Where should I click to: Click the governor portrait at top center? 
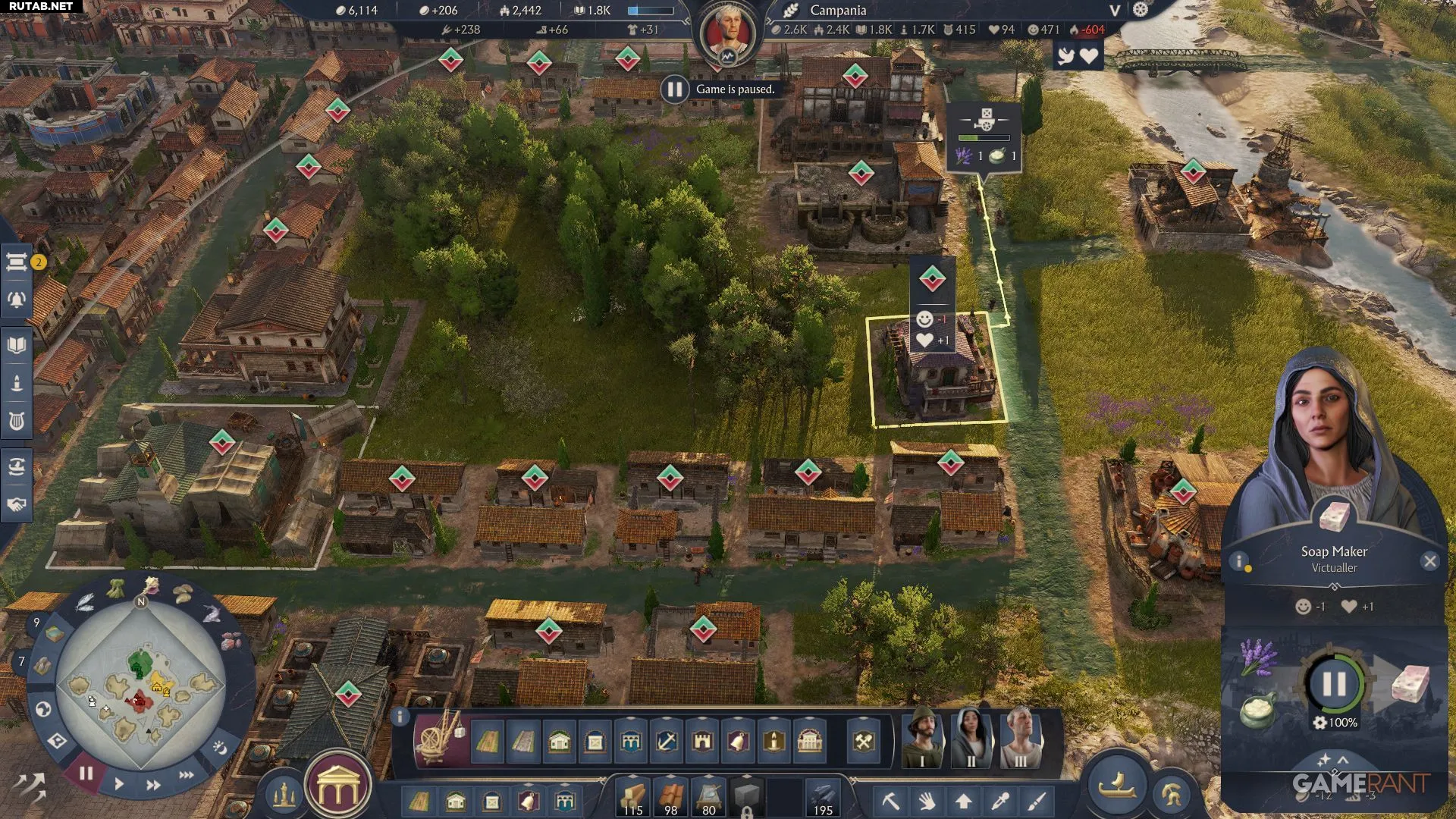tap(727, 33)
